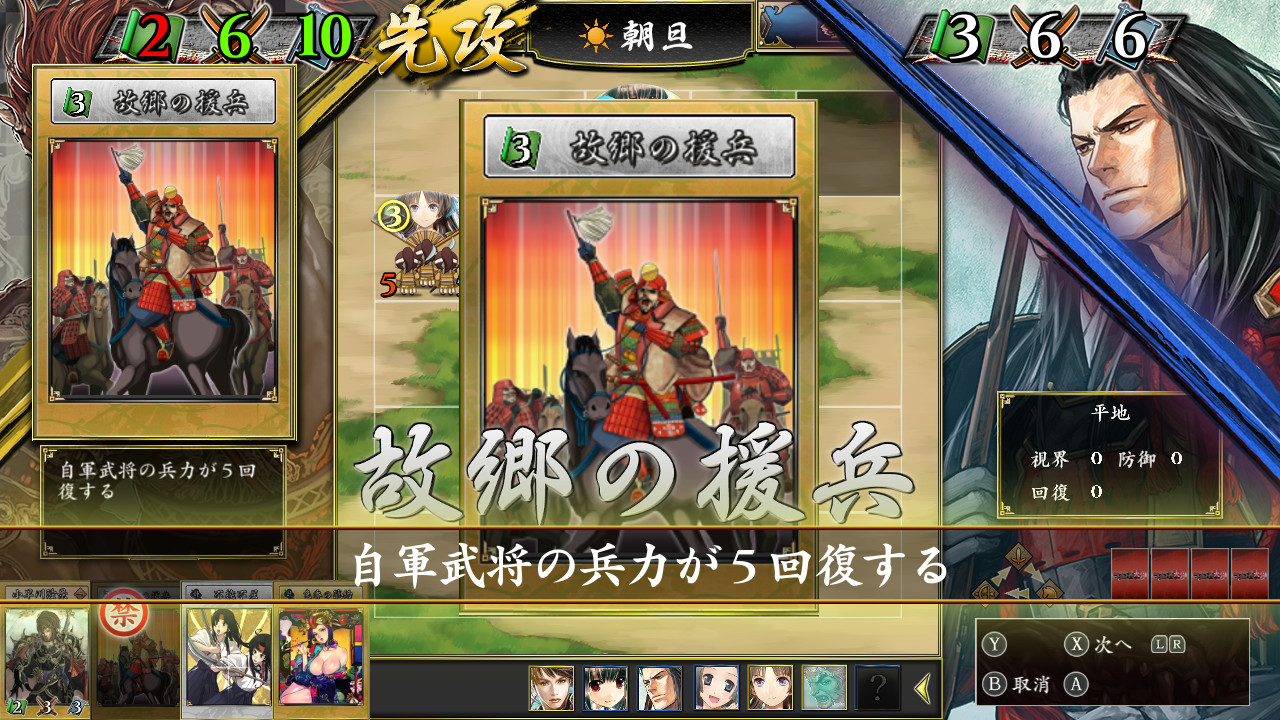Click the sword unit-type diamond icon

pyautogui.click(x=1018, y=558)
